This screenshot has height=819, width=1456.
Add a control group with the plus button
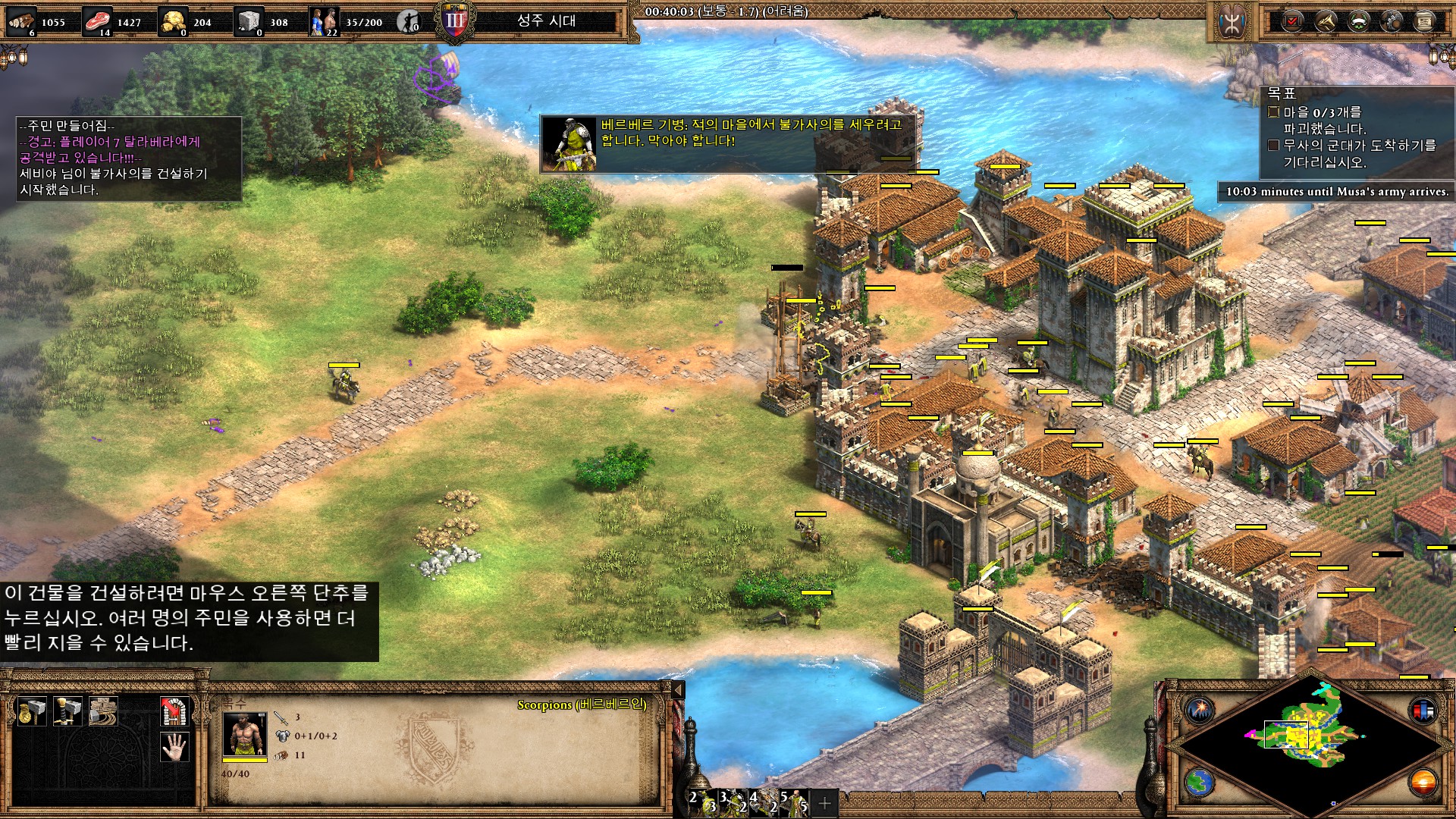tap(825, 802)
